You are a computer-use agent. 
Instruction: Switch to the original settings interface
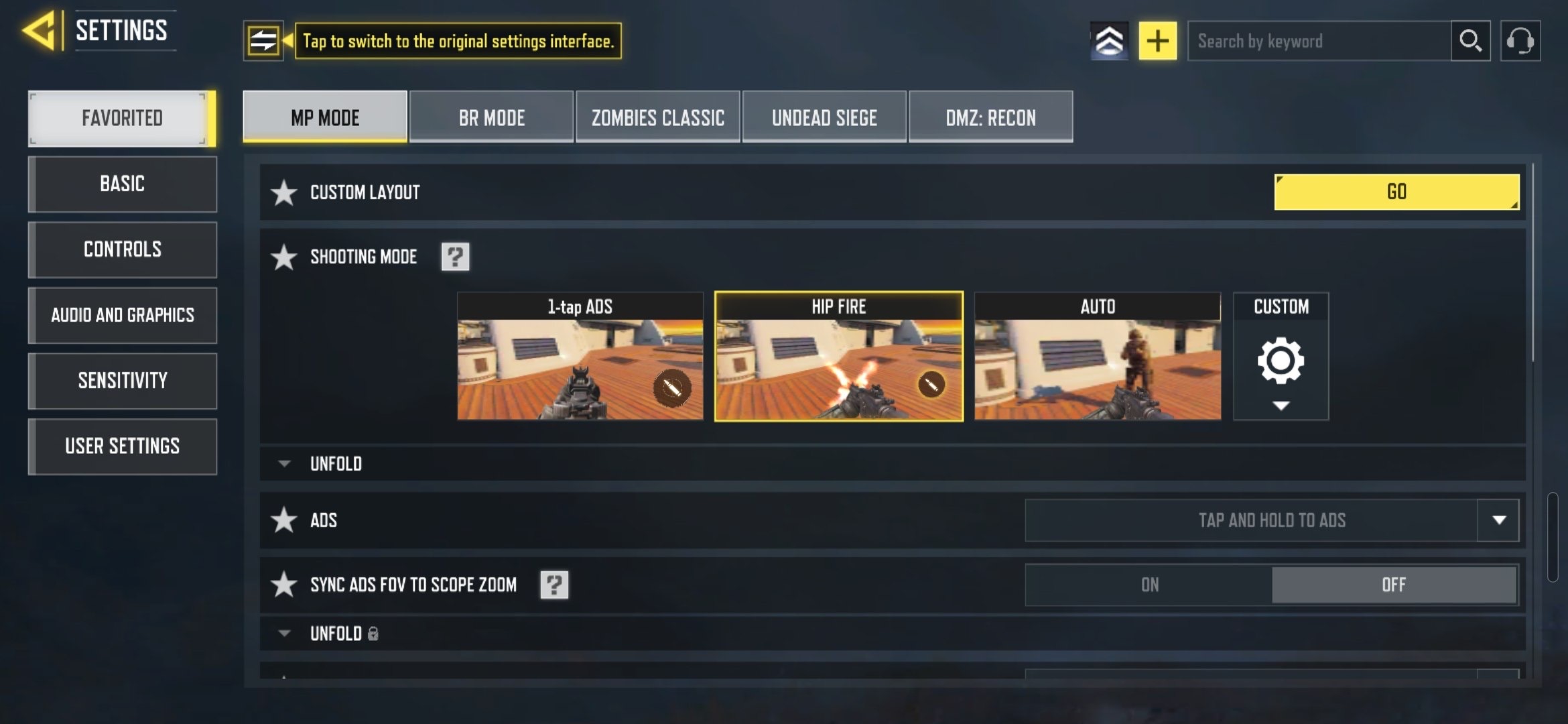[263, 41]
